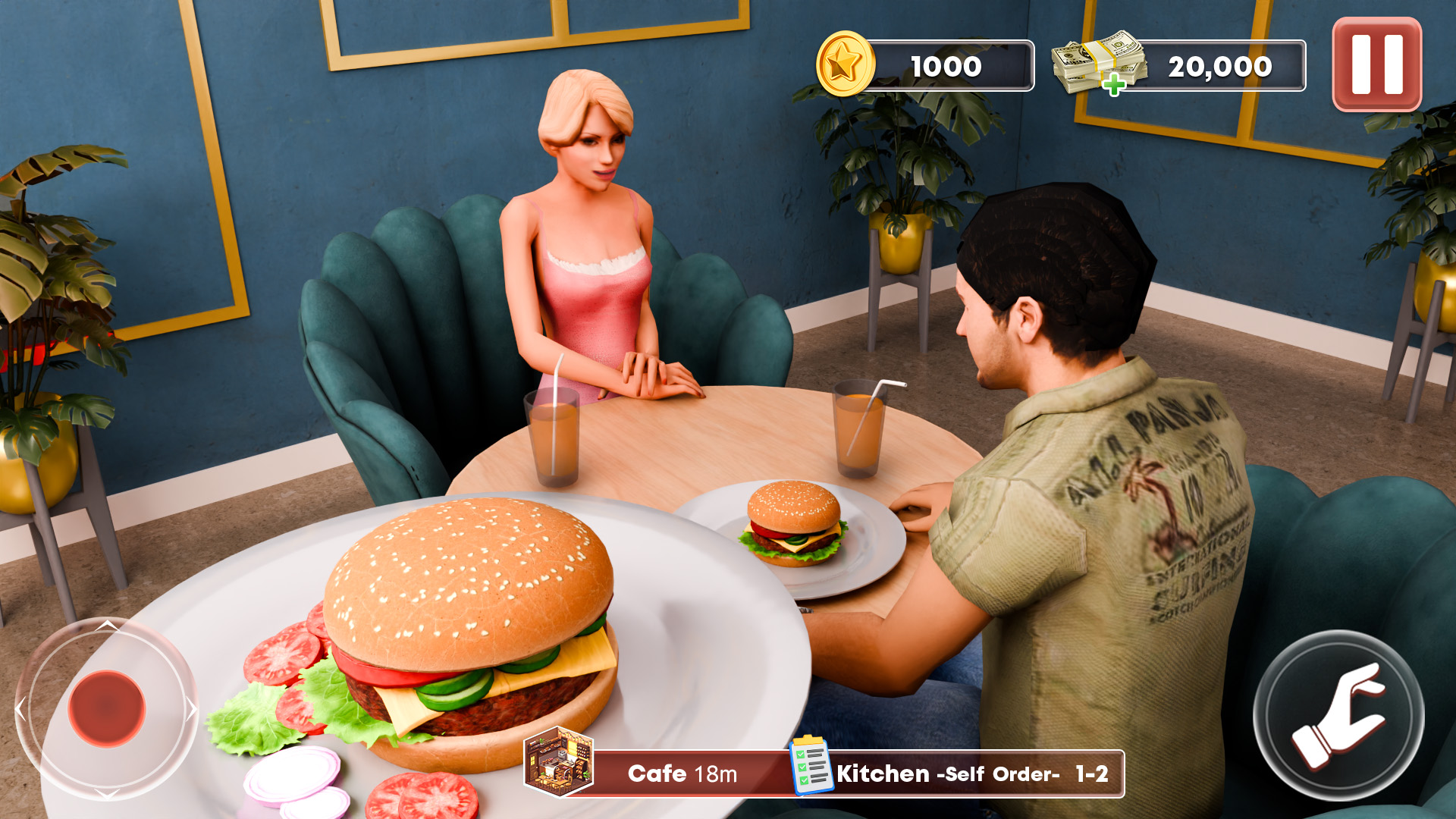Screen dimensions: 1456x819
Task: Tap the joystick's right directional arrow
Action: point(190,707)
